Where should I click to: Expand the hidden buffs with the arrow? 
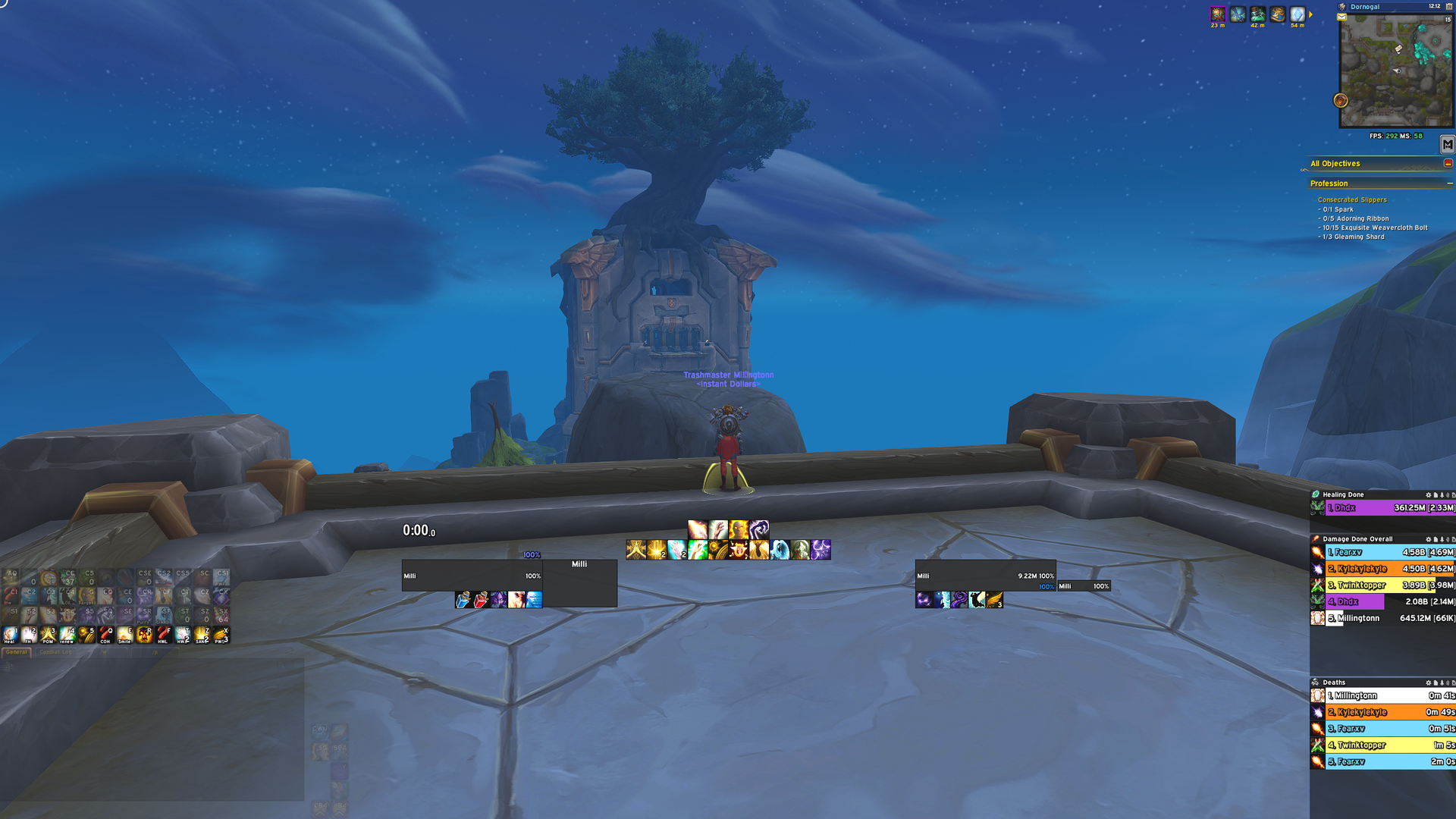click(x=1310, y=14)
